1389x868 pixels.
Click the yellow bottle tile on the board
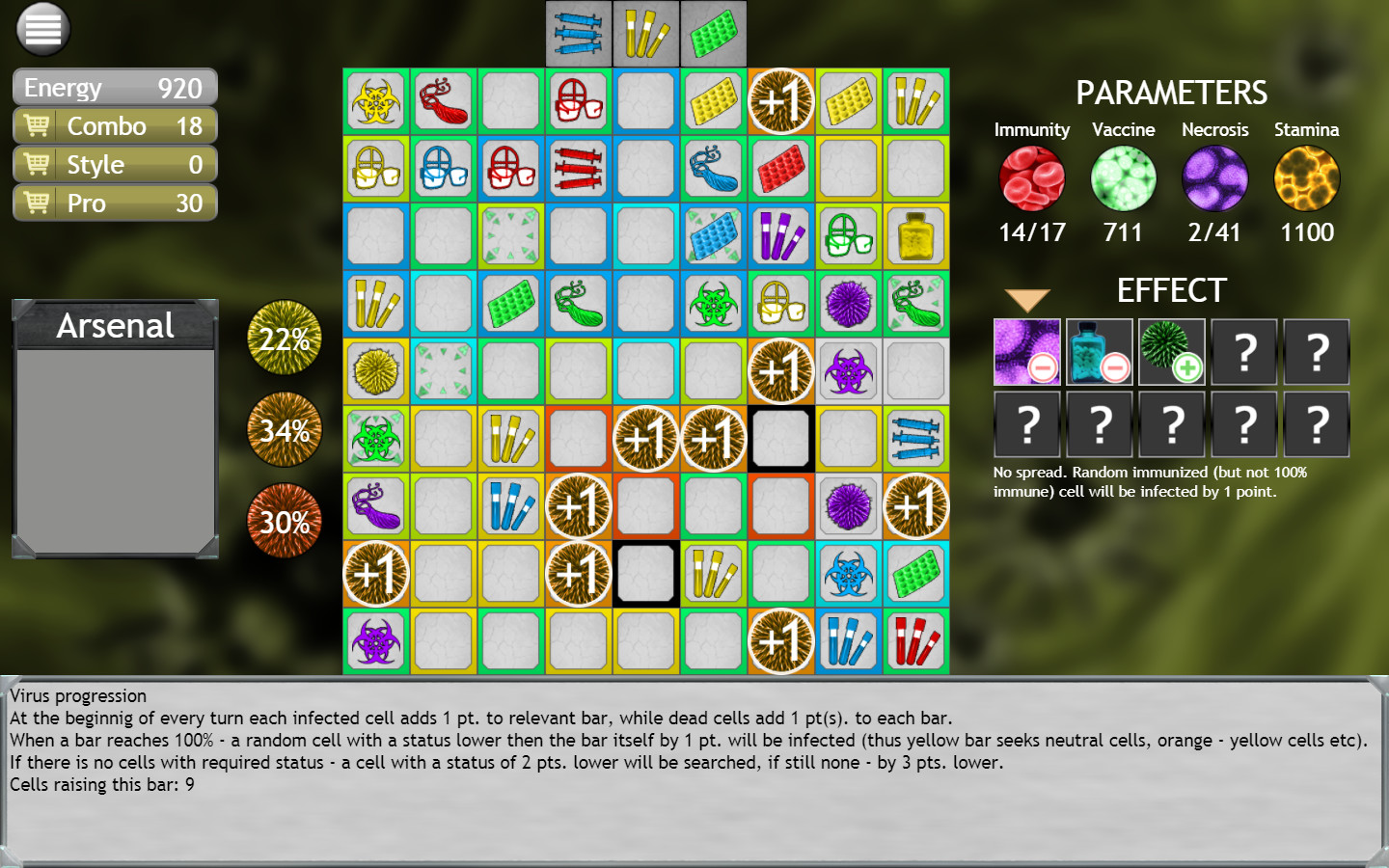(914, 235)
